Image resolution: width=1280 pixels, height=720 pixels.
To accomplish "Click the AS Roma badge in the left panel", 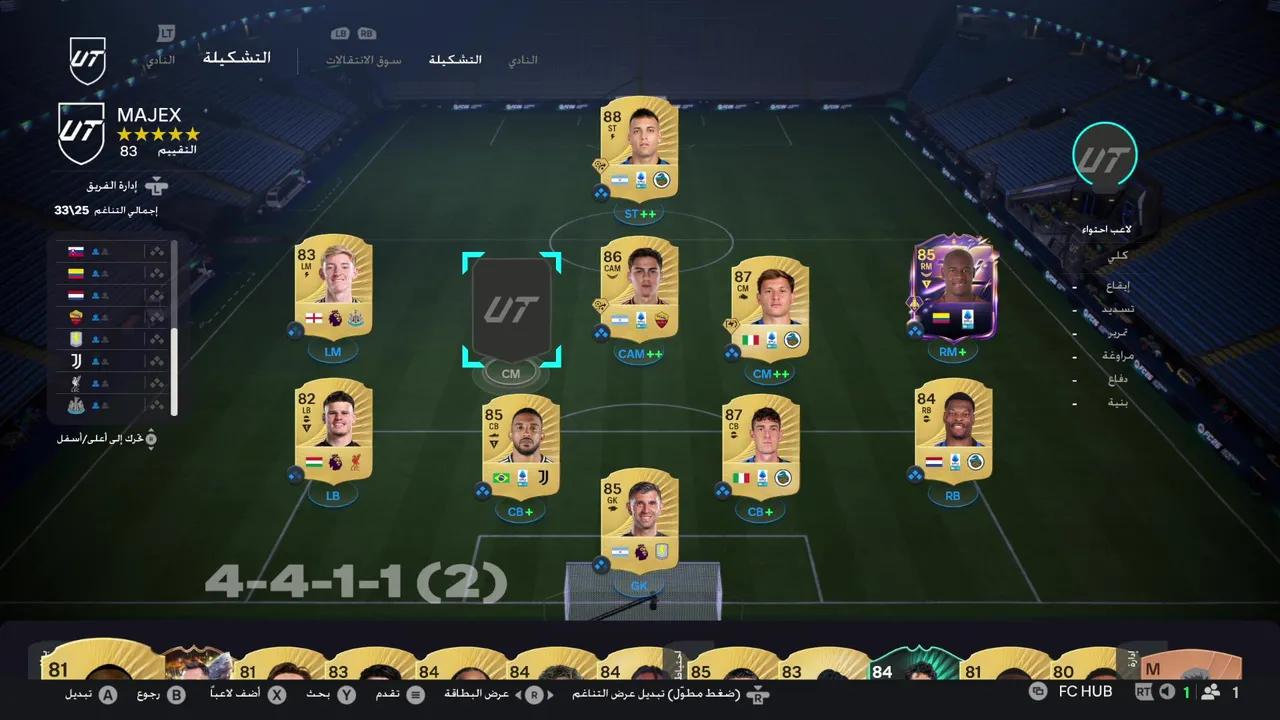I will [x=76, y=316].
